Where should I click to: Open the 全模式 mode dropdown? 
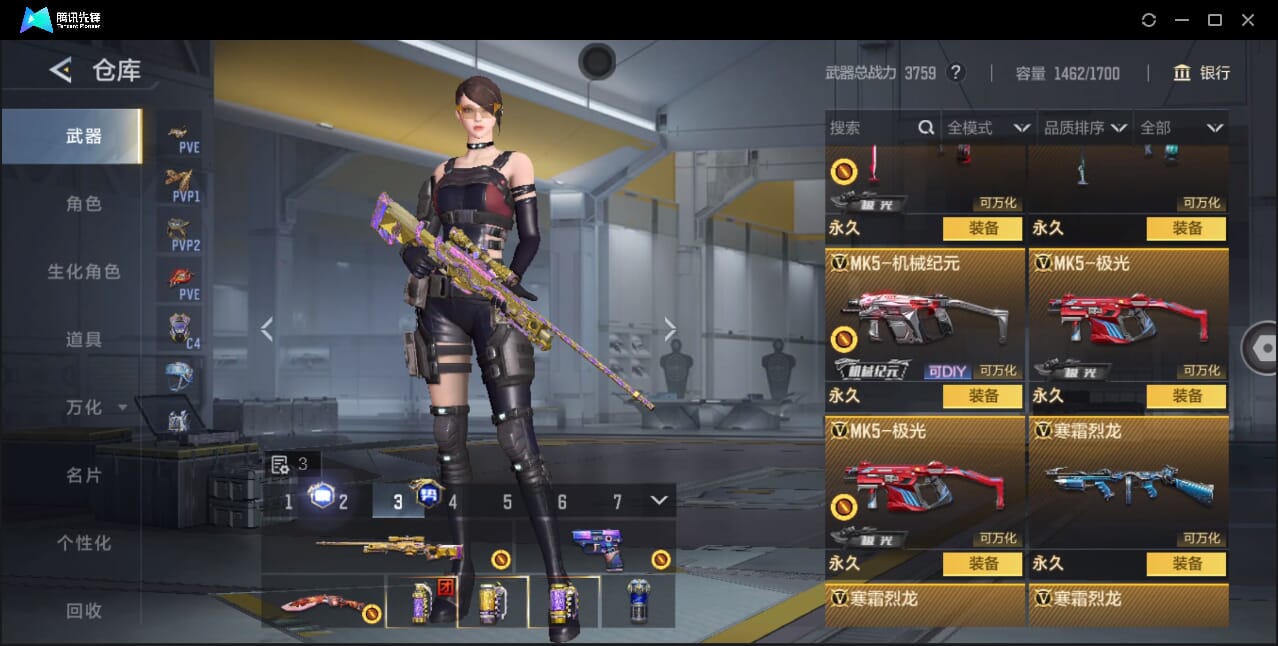(988, 128)
